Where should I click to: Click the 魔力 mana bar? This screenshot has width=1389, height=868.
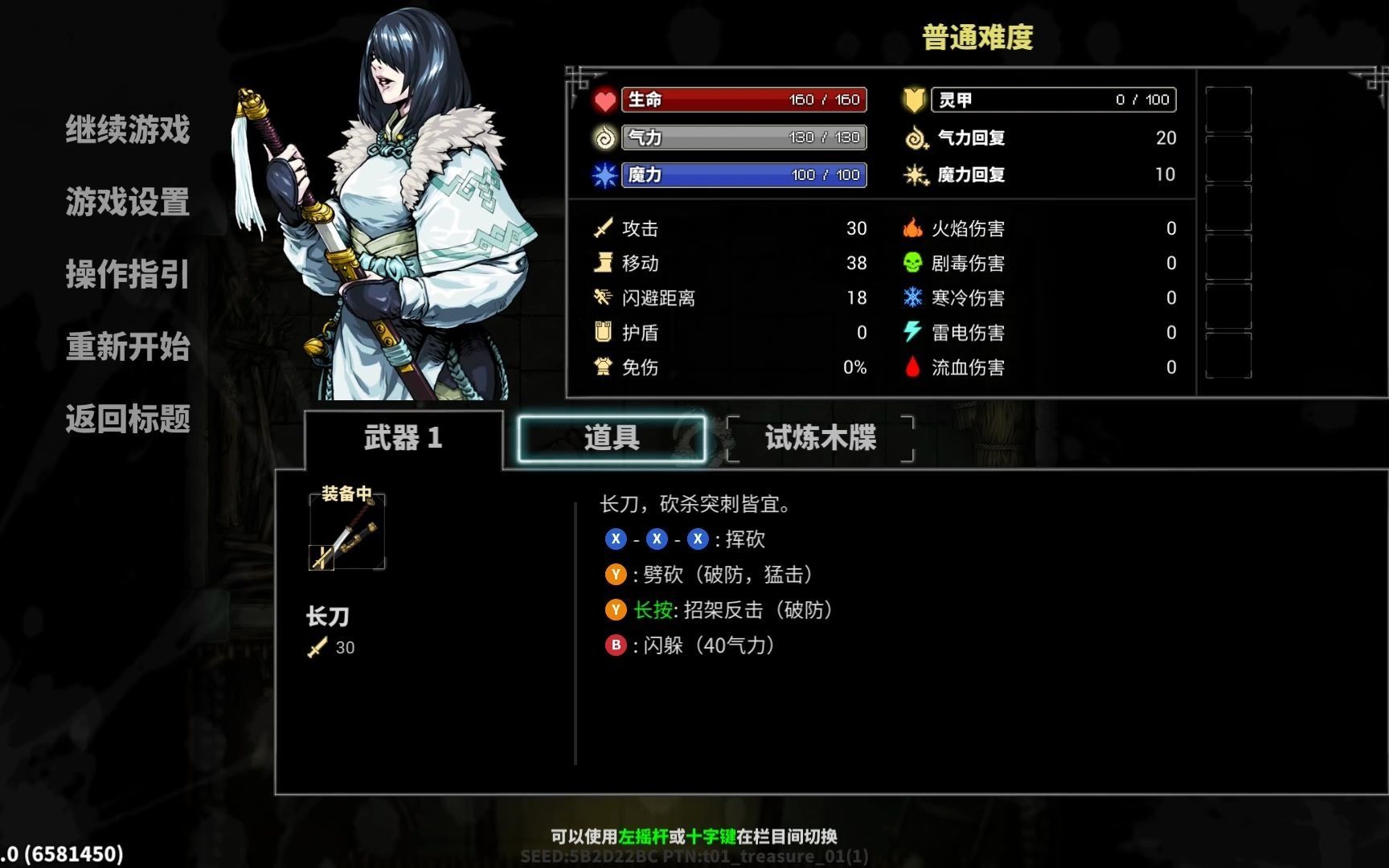point(744,174)
